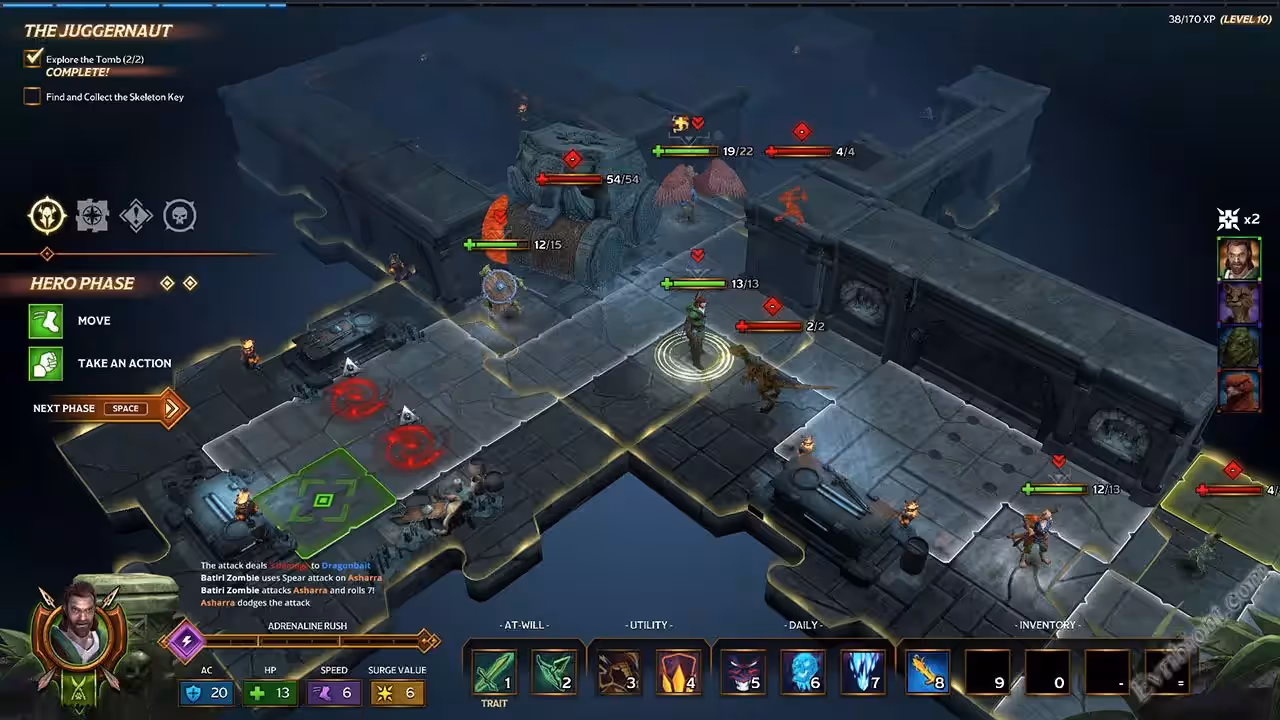This screenshot has height=720, width=1280.
Task: Activate the blue skull daily power
Action: 802,671
